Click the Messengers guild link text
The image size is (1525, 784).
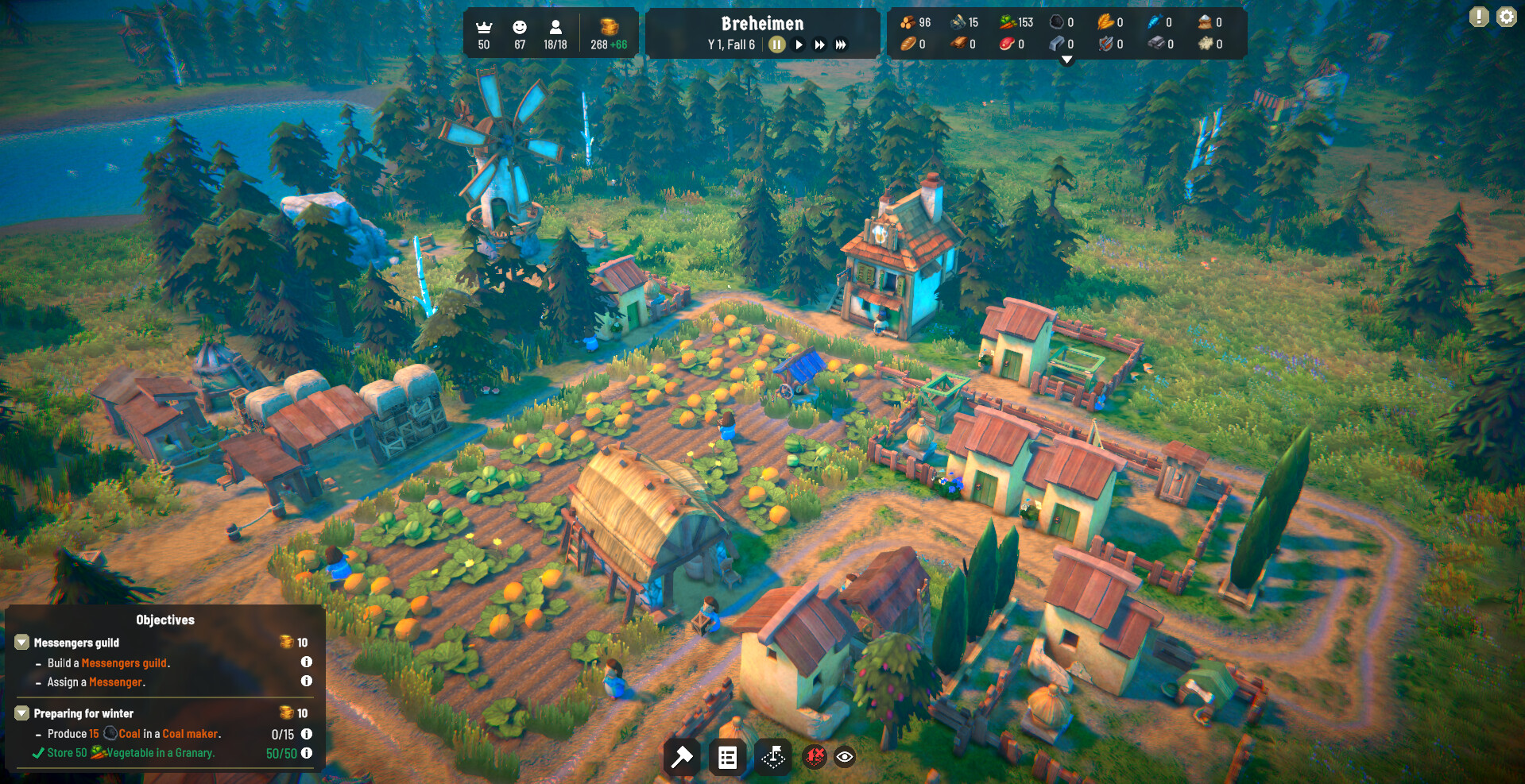[x=124, y=662]
